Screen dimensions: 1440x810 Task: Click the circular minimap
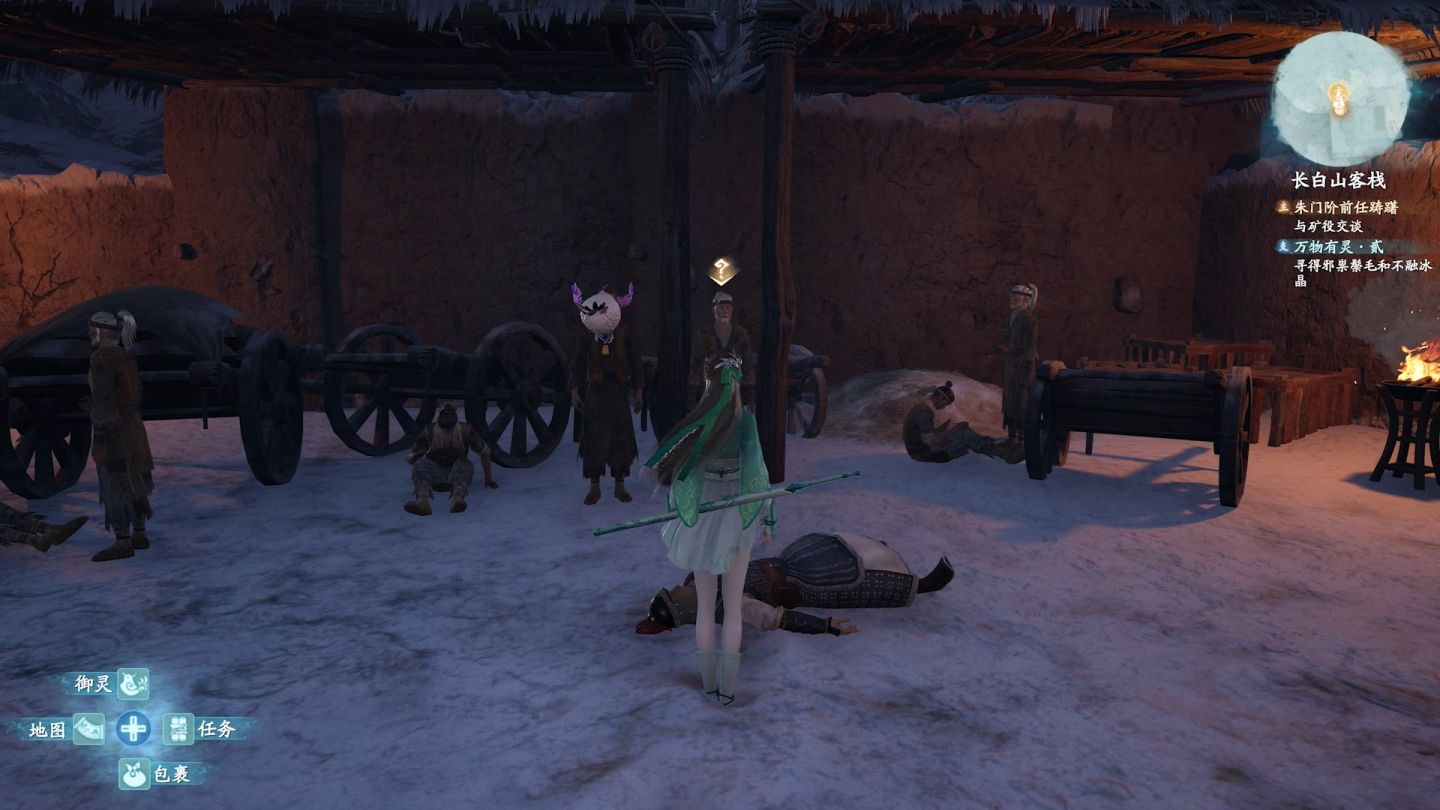1340,98
